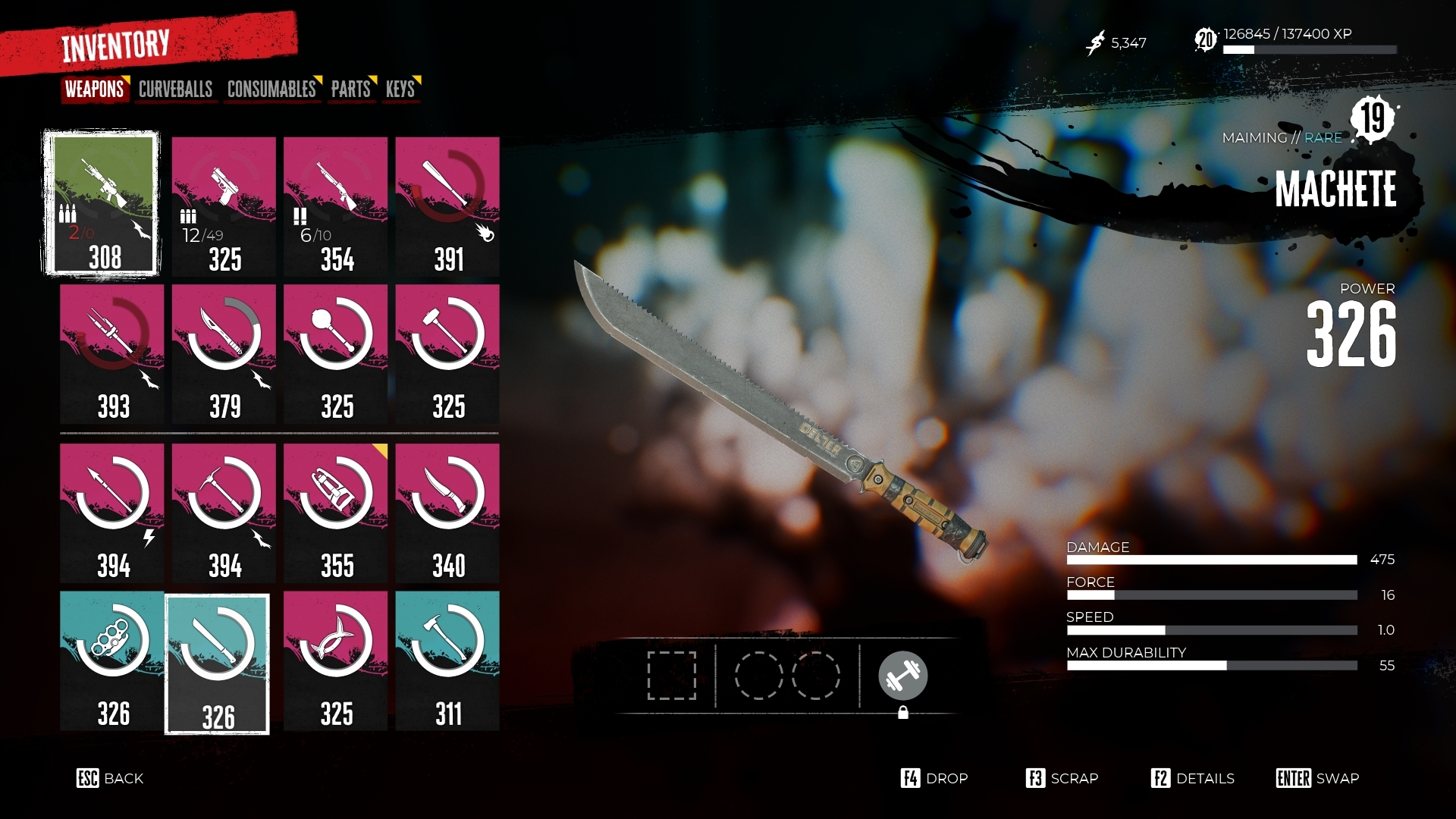The height and width of the screenshot is (819, 1456).
Task: Choose the curved blade with power 379
Action: click(x=224, y=353)
